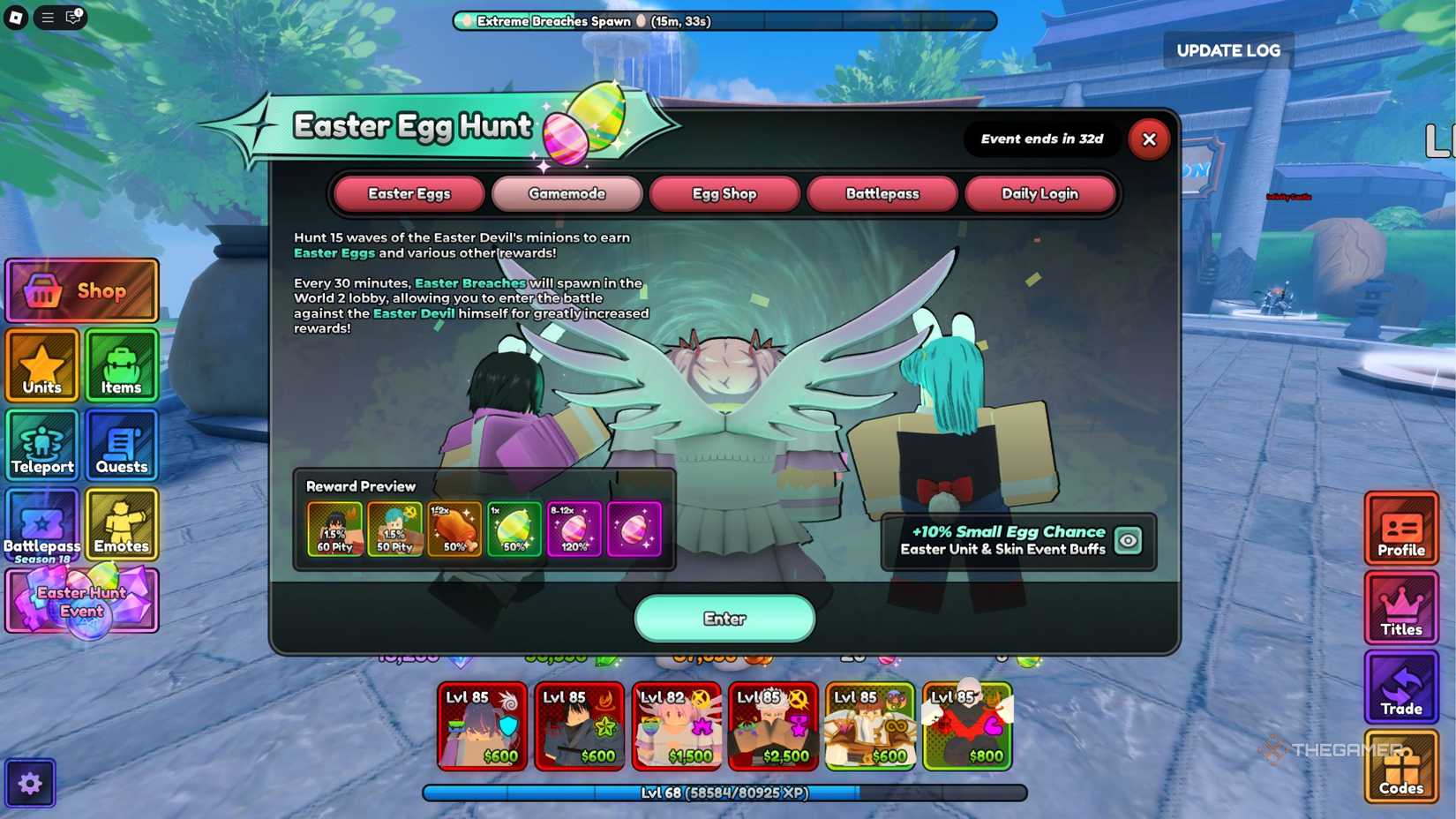
Task: Open the settings gear
Action: pyautogui.click(x=32, y=782)
